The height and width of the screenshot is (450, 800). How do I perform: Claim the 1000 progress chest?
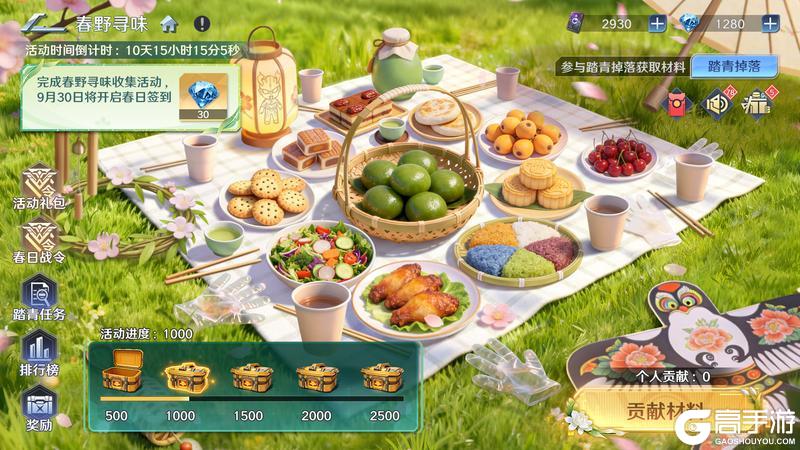point(181,377)
